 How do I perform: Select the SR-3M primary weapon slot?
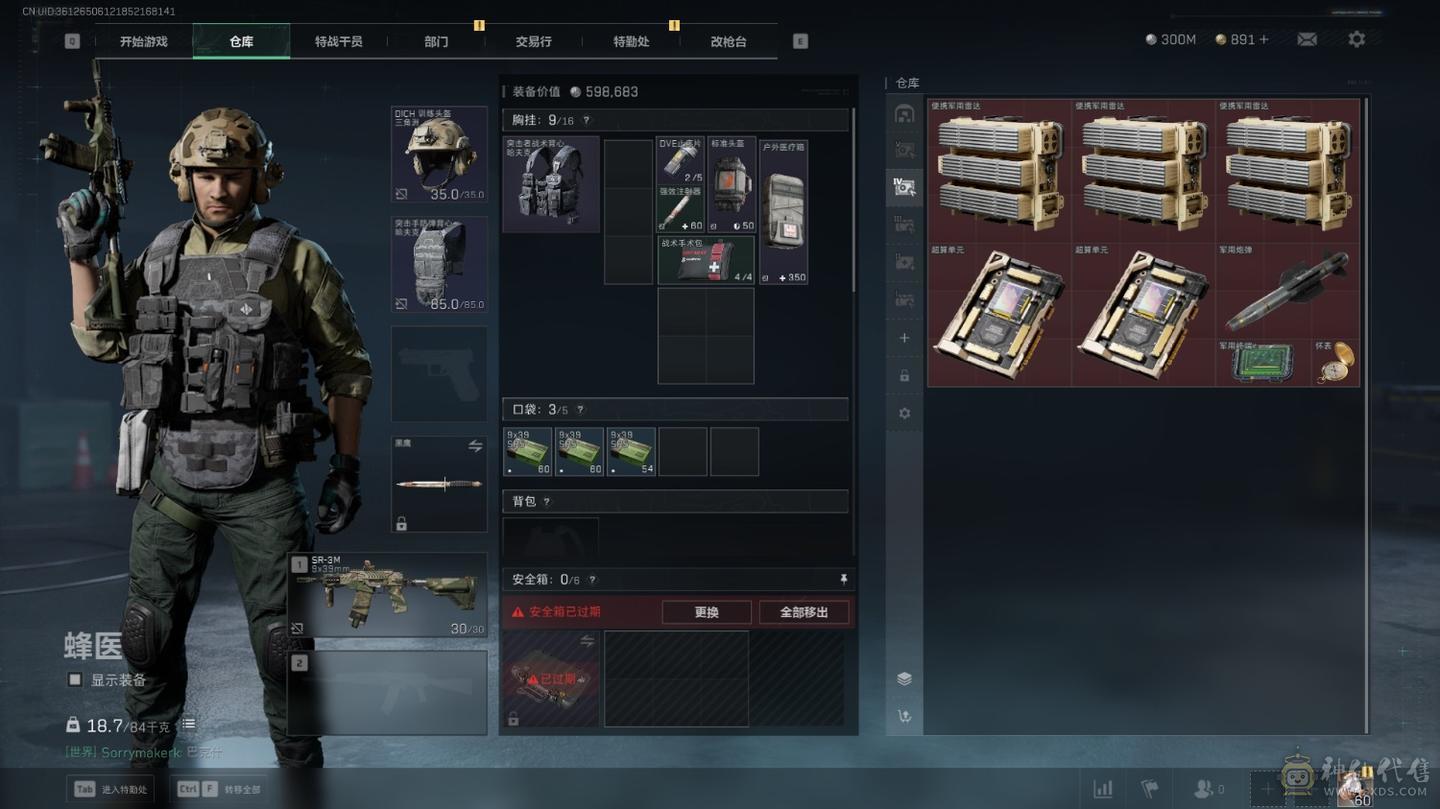[x=387, y=594]
